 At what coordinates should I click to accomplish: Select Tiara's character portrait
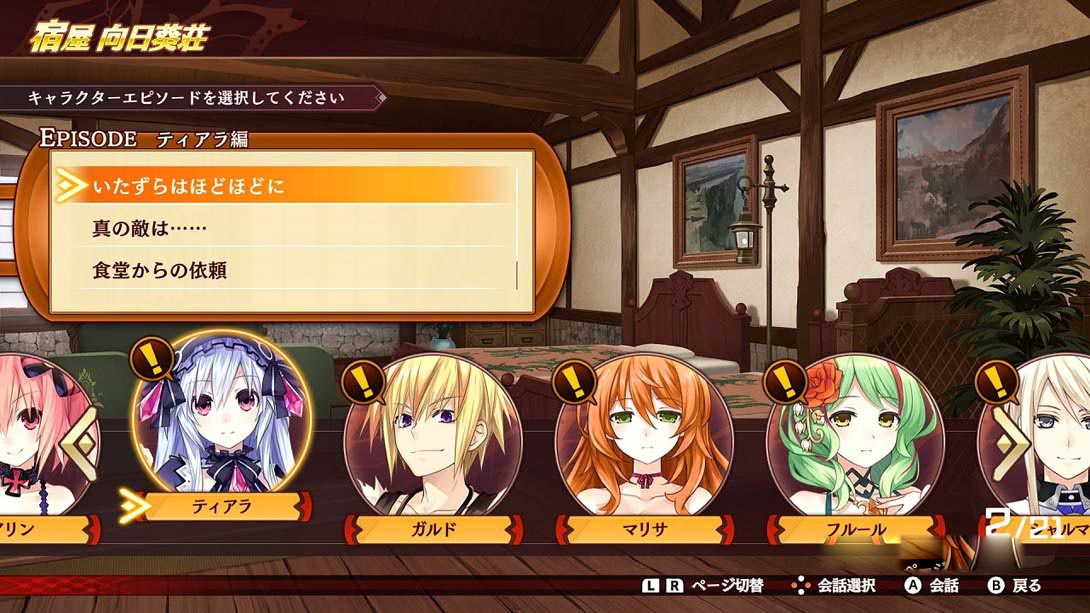[223, 420]
